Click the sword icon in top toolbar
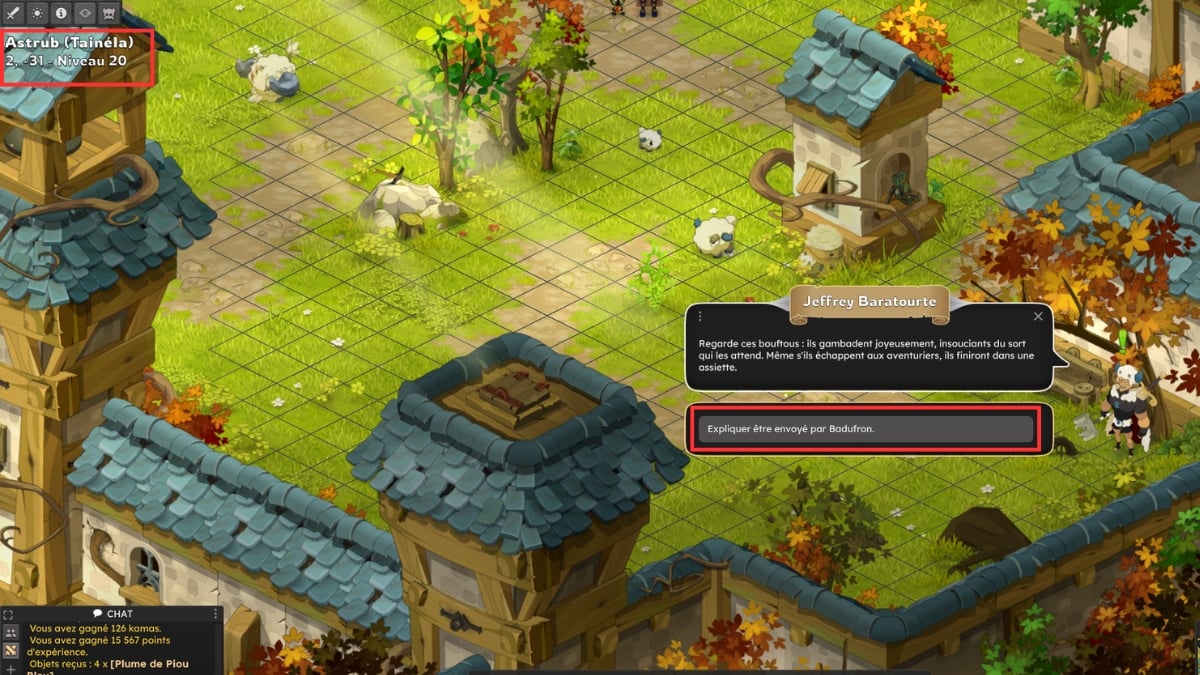The image size is (1200, 675). tap(13, 13)
